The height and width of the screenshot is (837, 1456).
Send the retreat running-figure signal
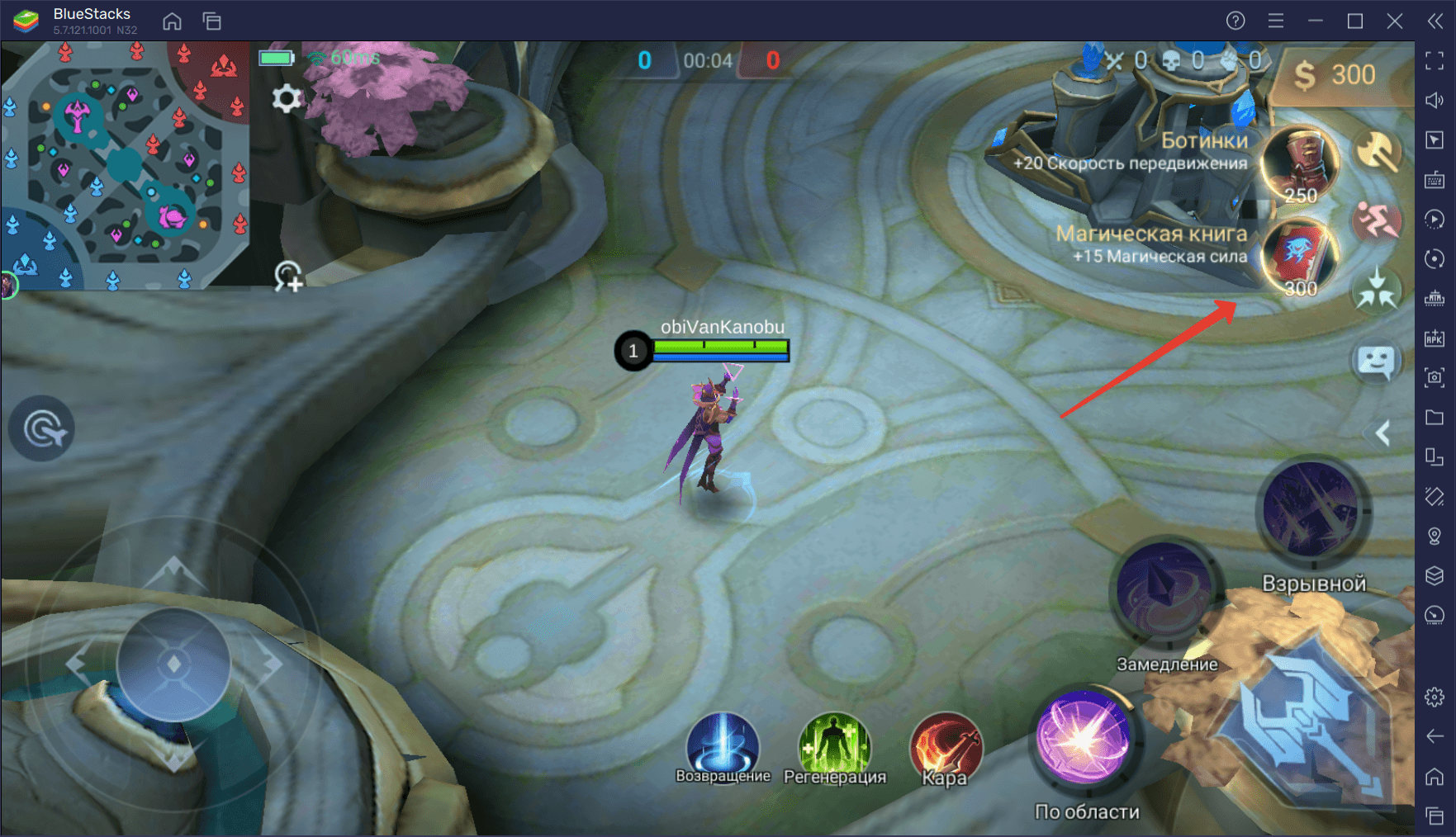click(1377, 220)
